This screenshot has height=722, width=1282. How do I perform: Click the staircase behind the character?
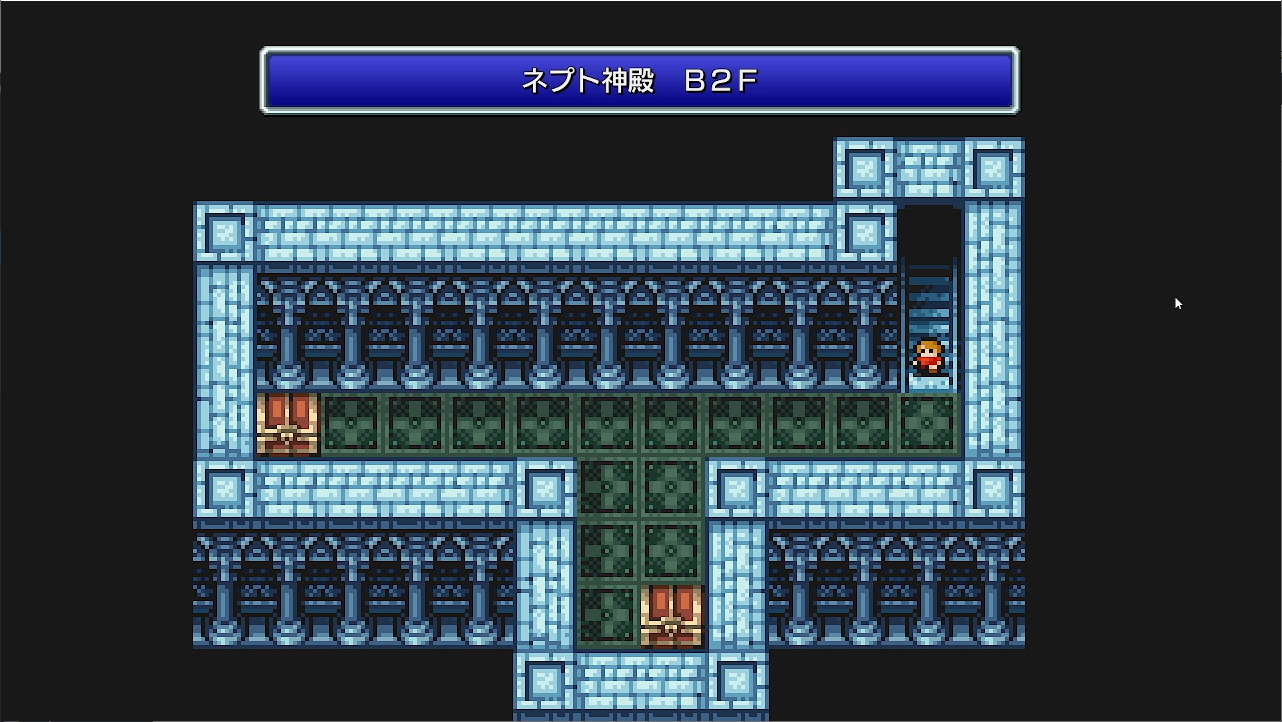coord(930,300)
